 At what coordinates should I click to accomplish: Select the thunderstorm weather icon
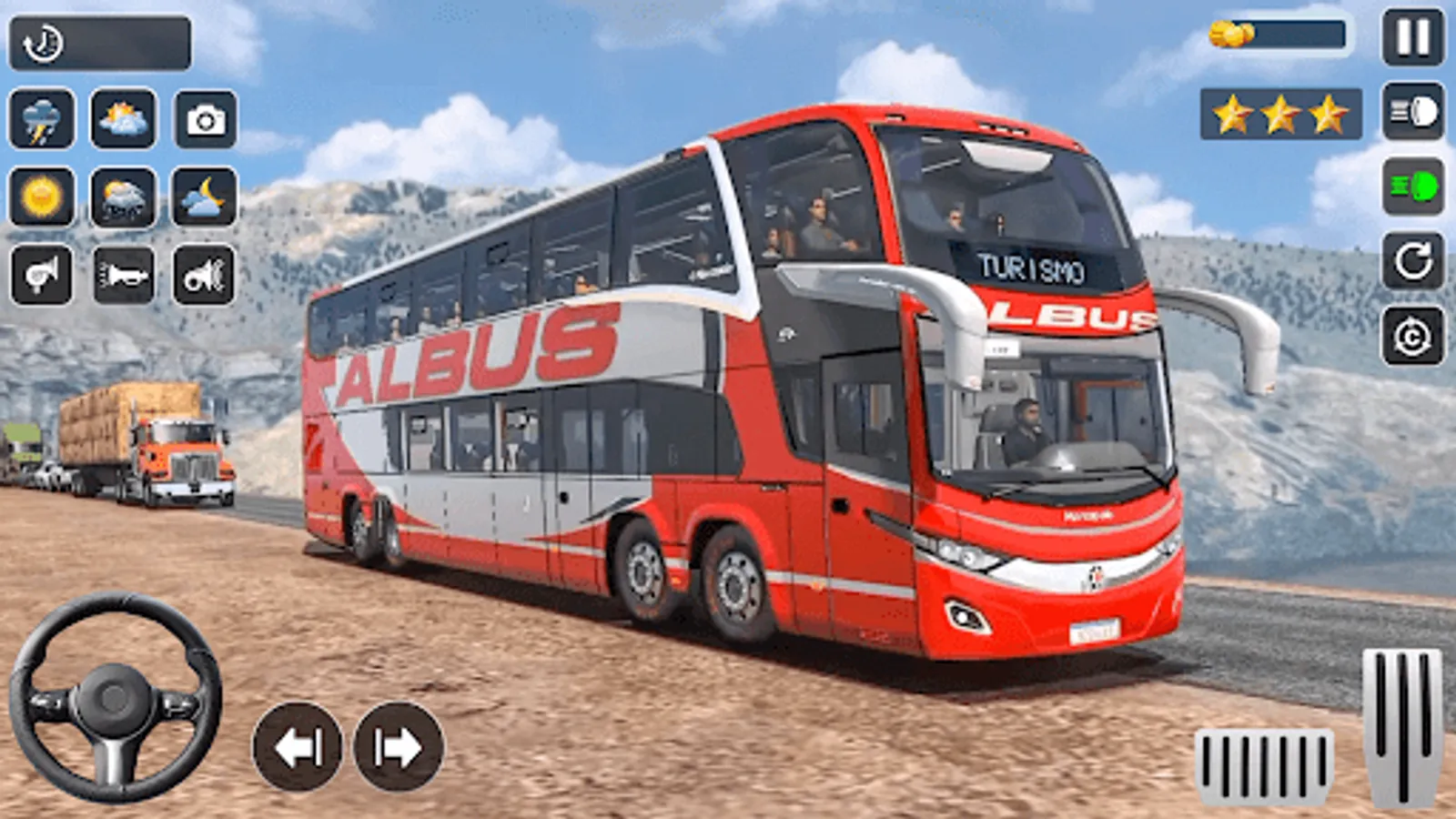tap(41, 118)
